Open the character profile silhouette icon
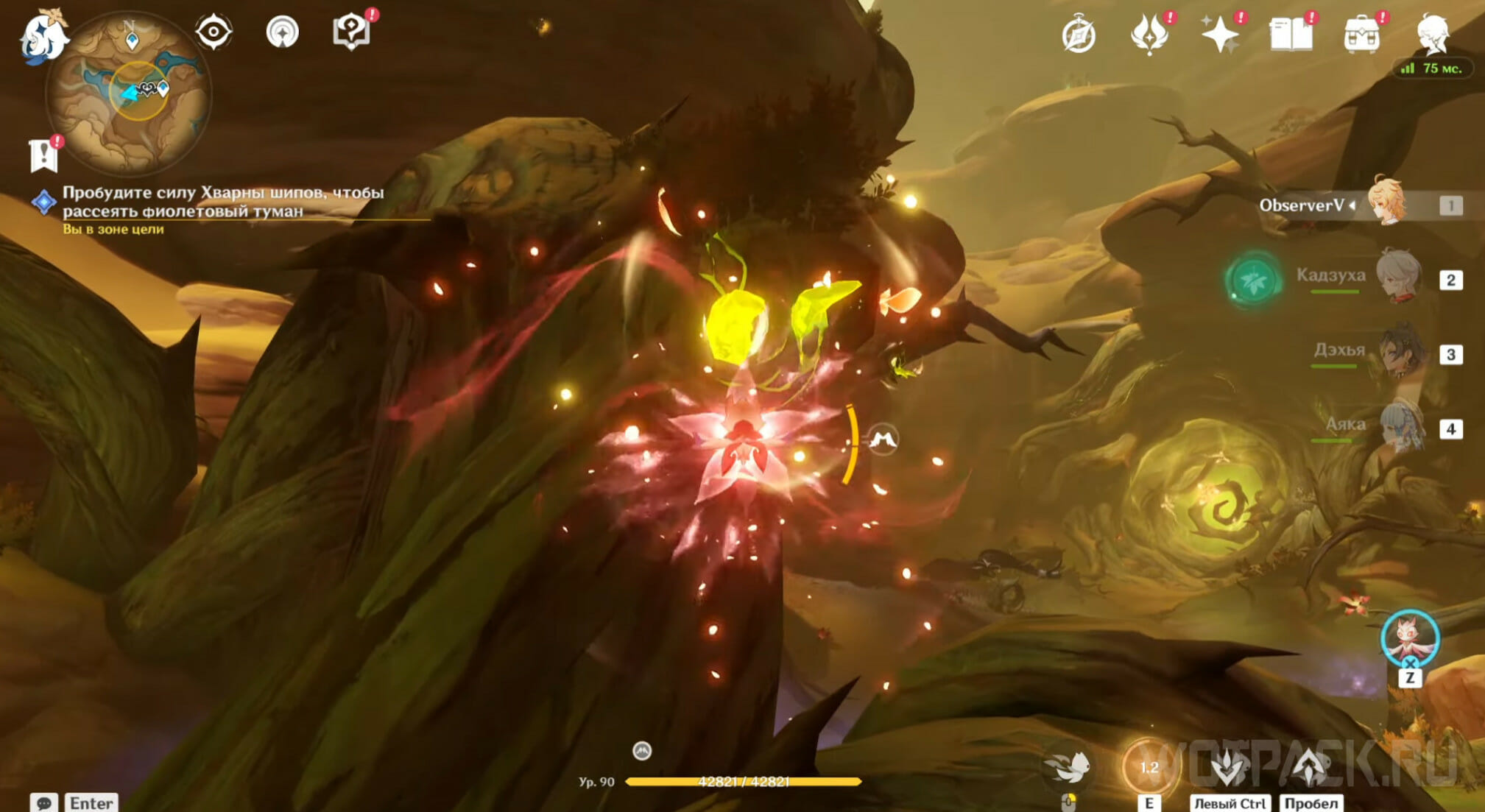This screenshot has height=812, width=1485. click(x=1432, y=33)
